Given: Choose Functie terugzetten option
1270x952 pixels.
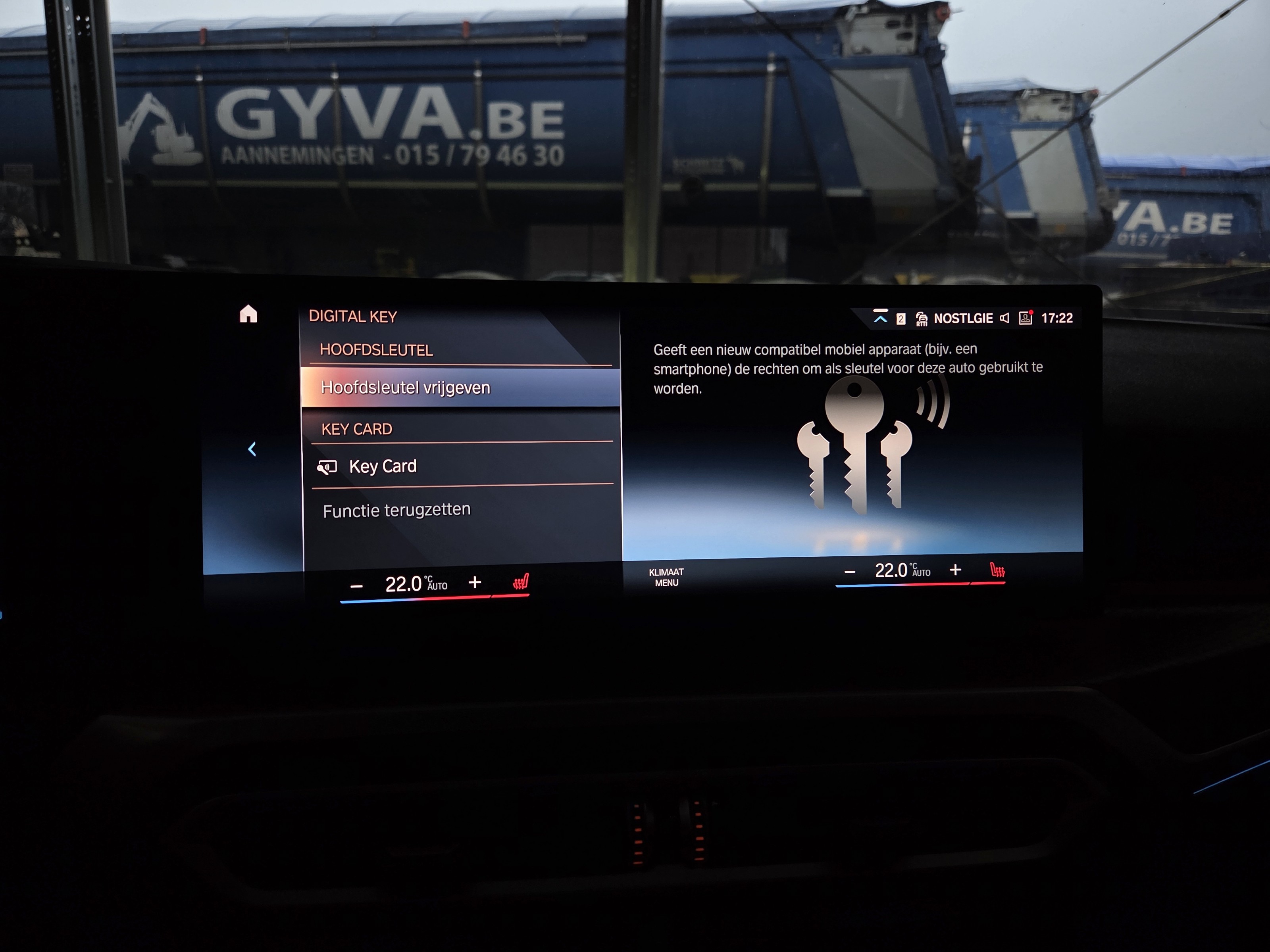Looking at the screenshot, I should [x=396, y=510].
